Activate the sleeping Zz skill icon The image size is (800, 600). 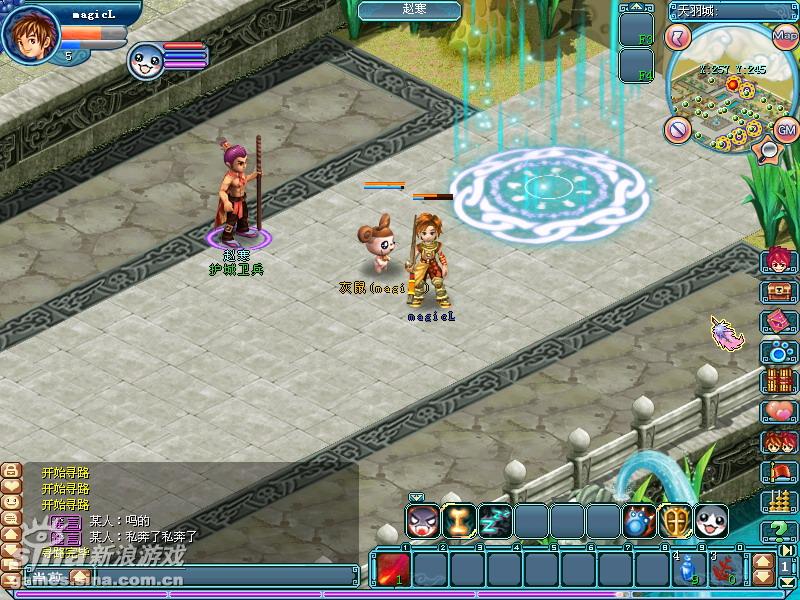(495, 520)
